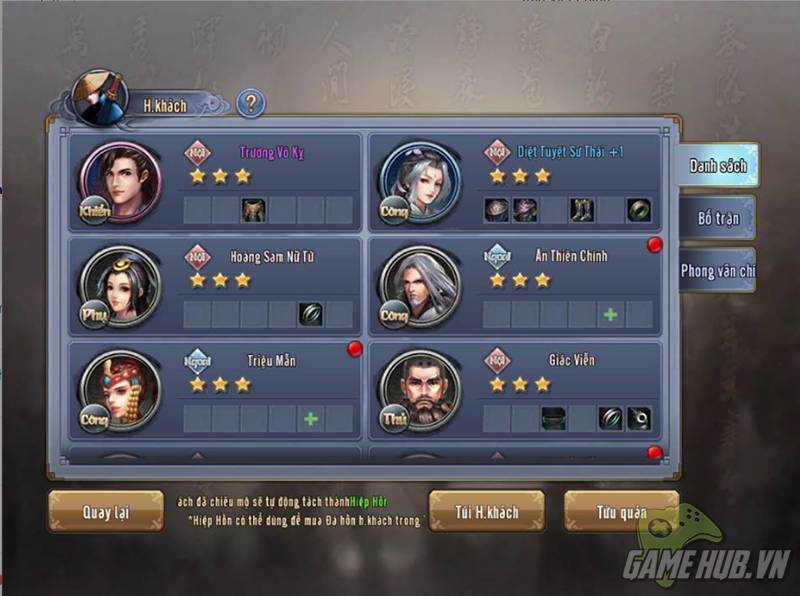This screenshot has width=800, height=596.
Task: Select Triệu Mẫn hero portrait
Action: coord(120,390)
